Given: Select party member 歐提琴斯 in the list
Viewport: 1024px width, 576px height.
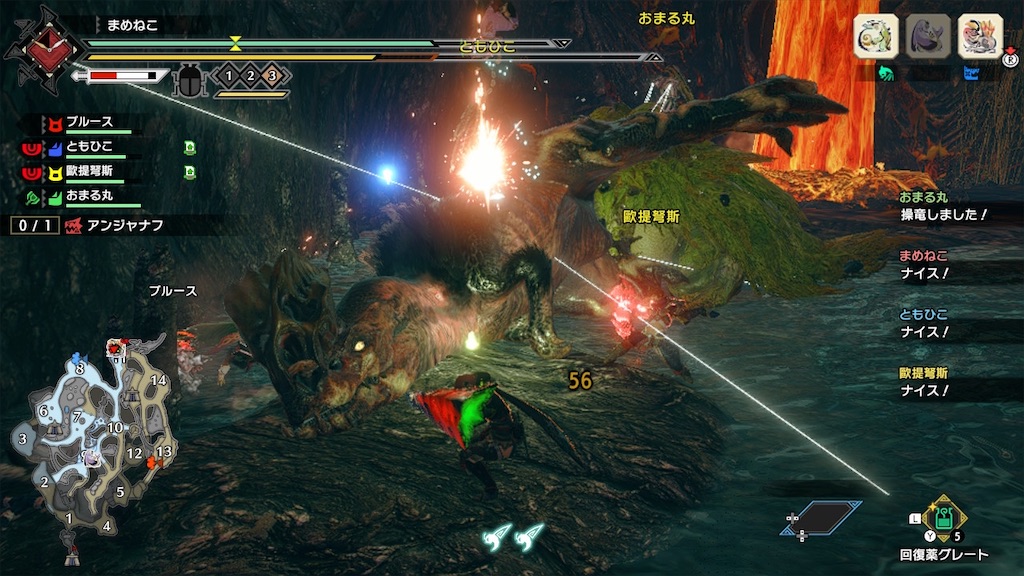Looking at the screenshot, I should click(x=90, y=172).
